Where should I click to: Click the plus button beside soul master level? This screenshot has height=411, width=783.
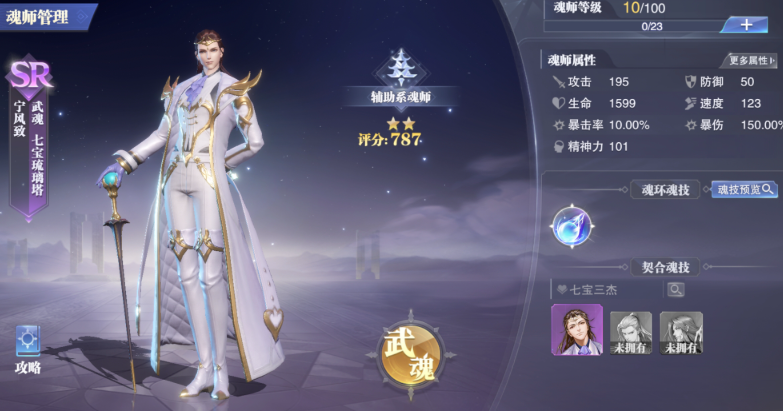[746, 24]
